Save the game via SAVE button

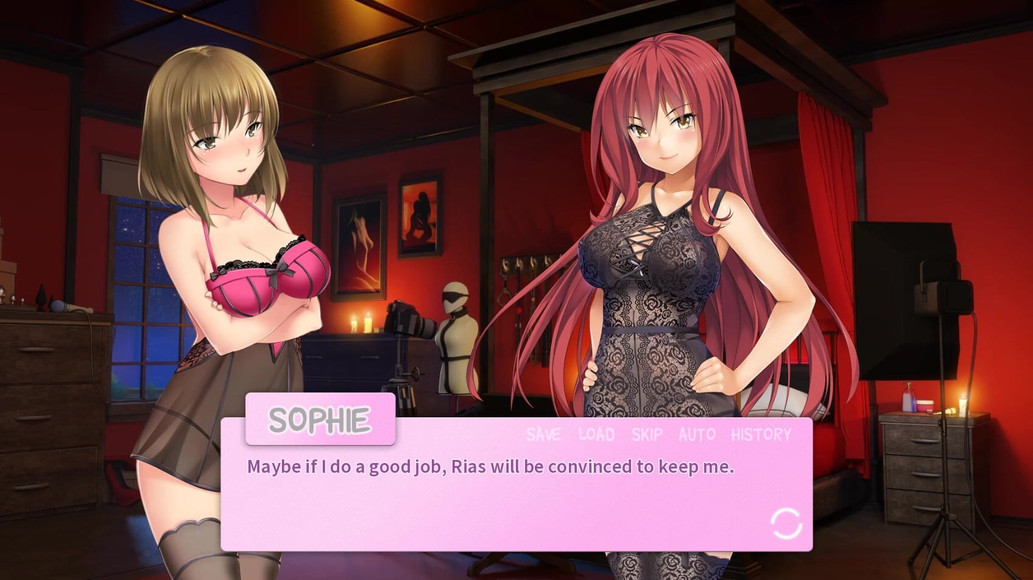coord(543,434)
